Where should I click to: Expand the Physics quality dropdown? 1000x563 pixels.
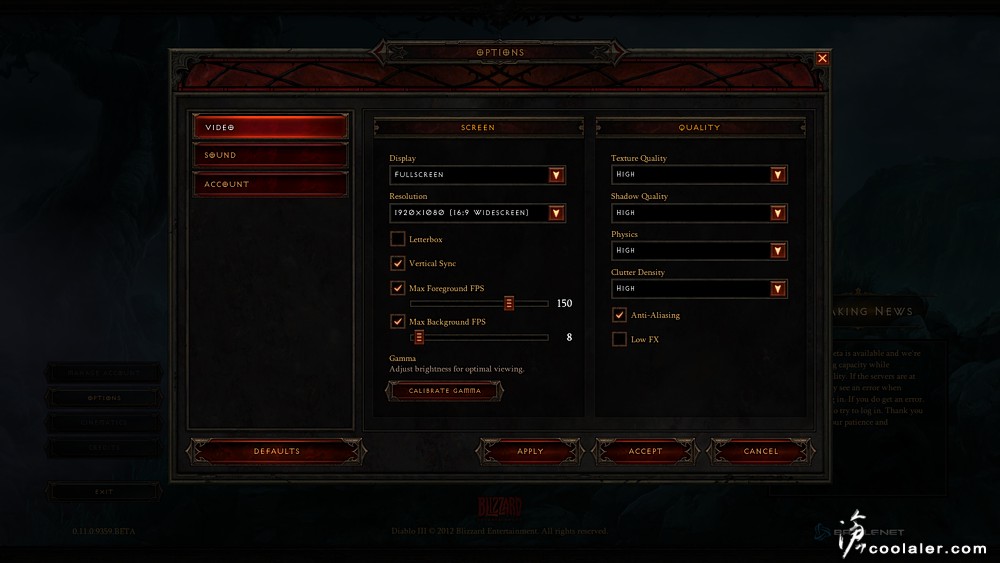tap(778, 251)
